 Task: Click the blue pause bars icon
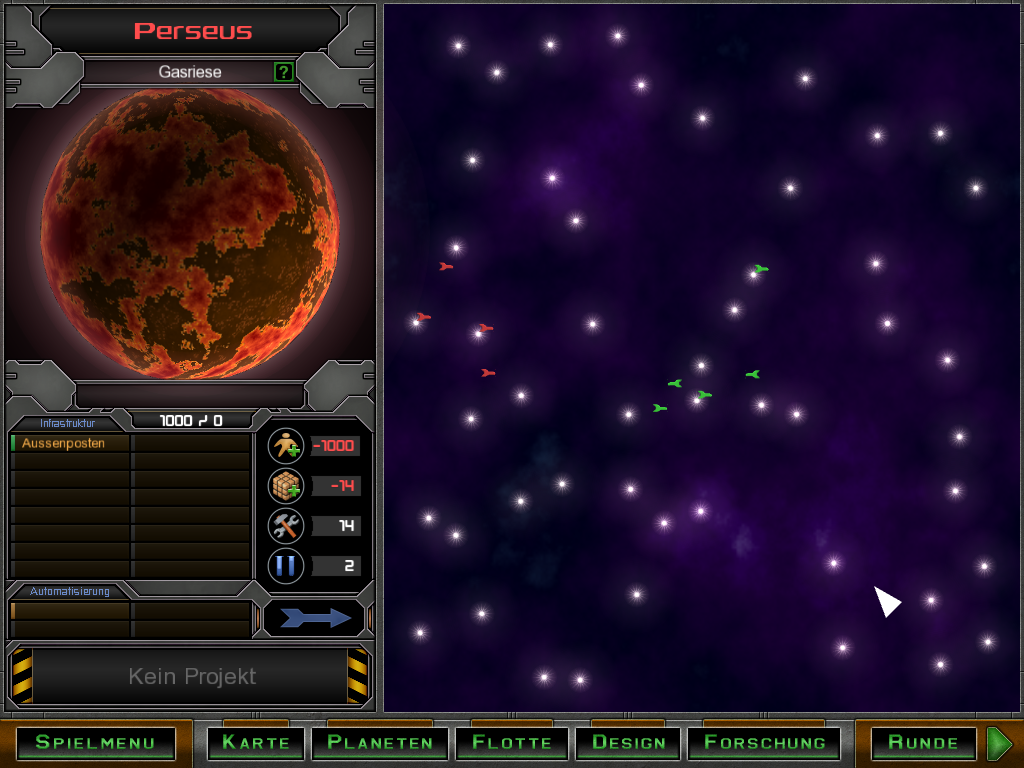[286, 566]
